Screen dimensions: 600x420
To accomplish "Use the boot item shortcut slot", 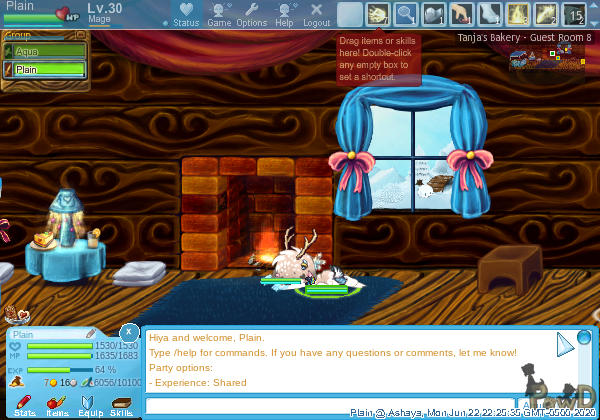I will (x=491, y=14).
